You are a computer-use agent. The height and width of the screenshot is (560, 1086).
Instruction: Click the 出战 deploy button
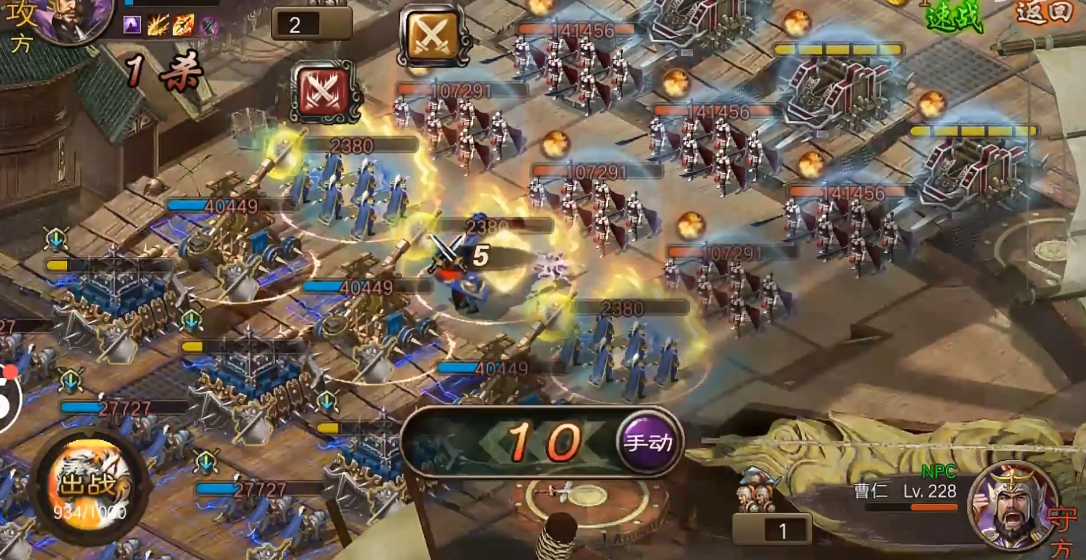click(86, 486)
